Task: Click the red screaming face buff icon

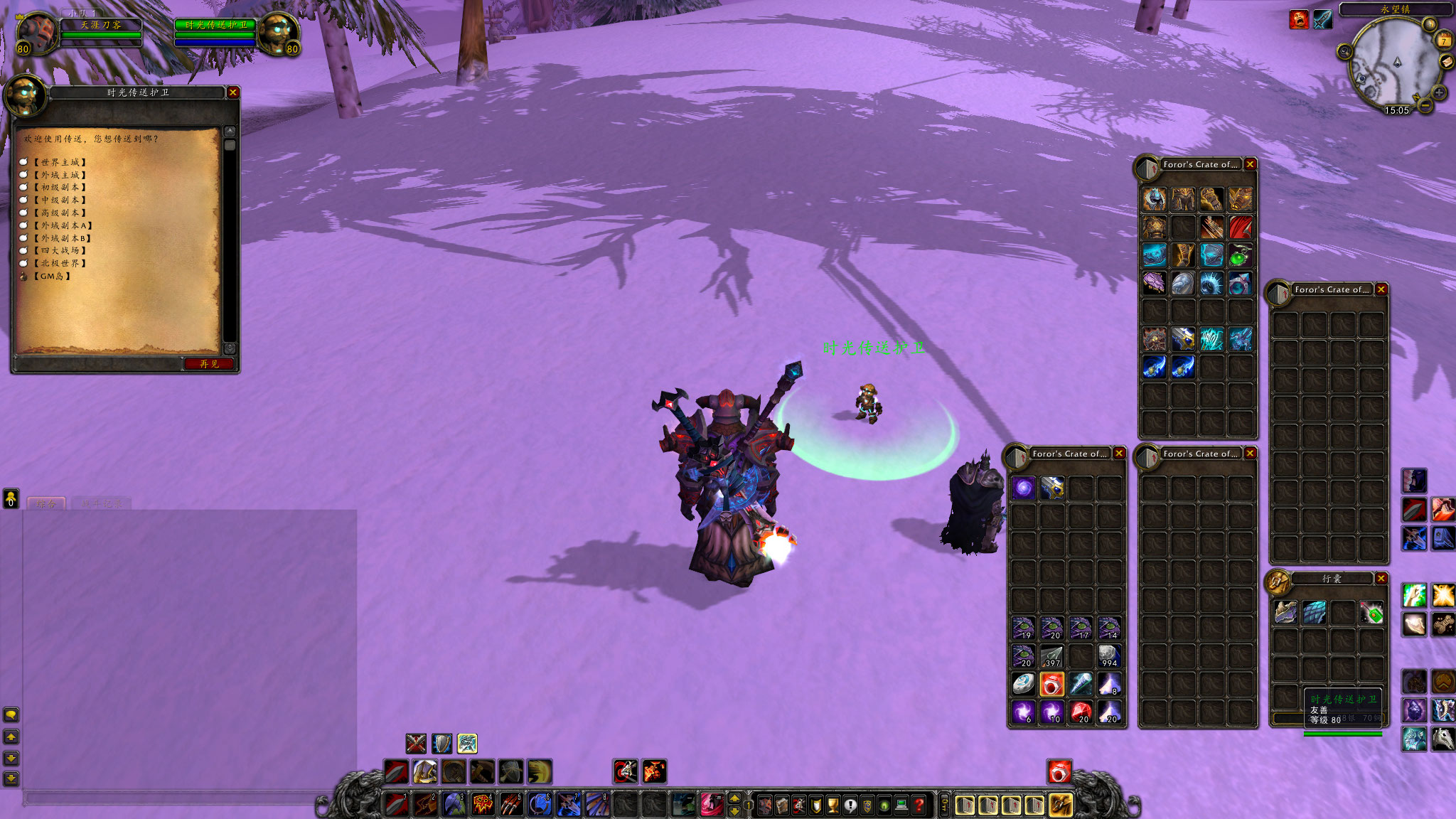Action: click(1299, 20)
